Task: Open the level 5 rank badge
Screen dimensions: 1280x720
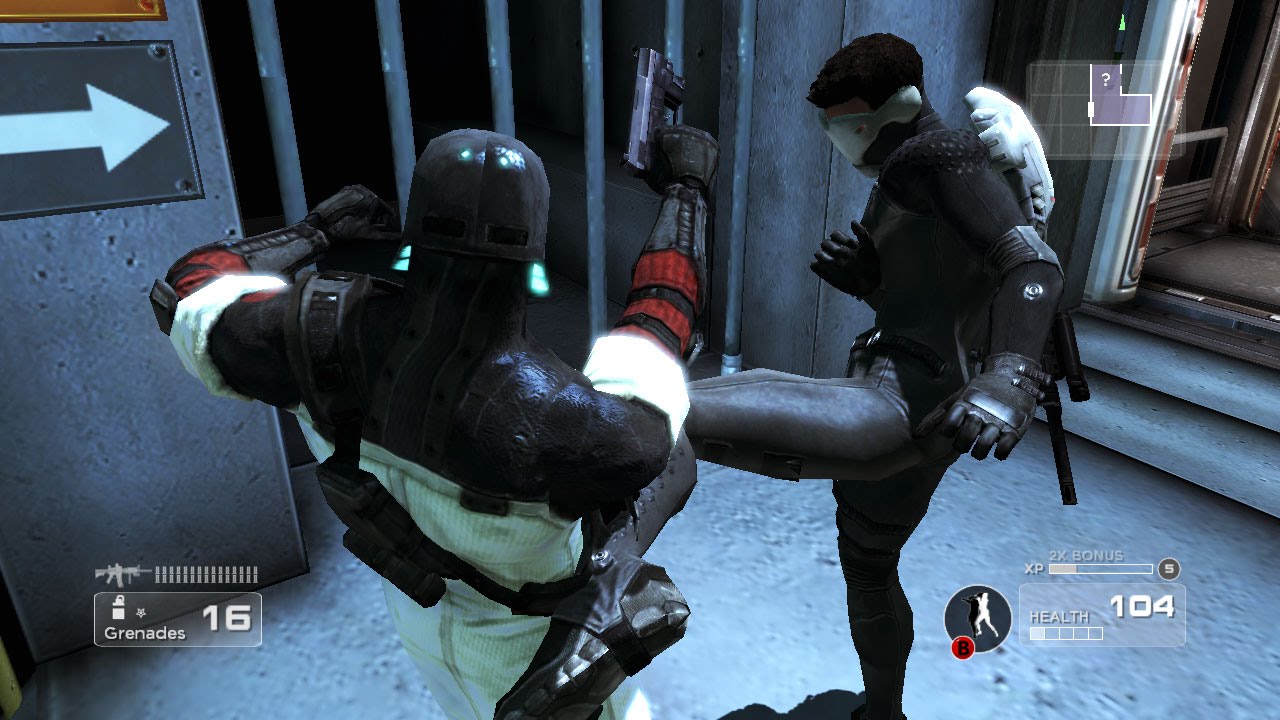Action: (1168, 569)
